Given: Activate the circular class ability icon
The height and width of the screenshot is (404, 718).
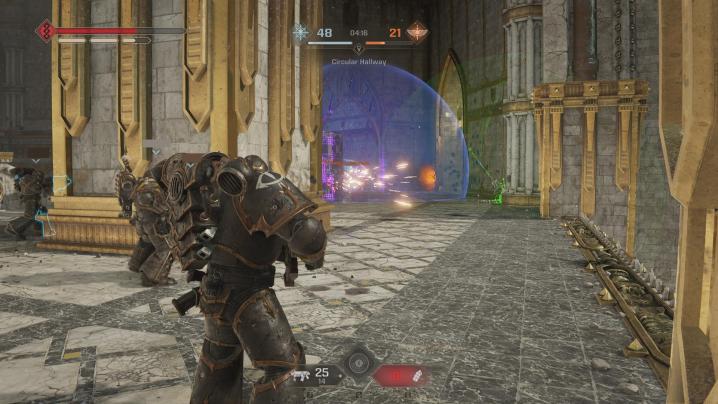Looking at the screenshot, I should [357, 363].
